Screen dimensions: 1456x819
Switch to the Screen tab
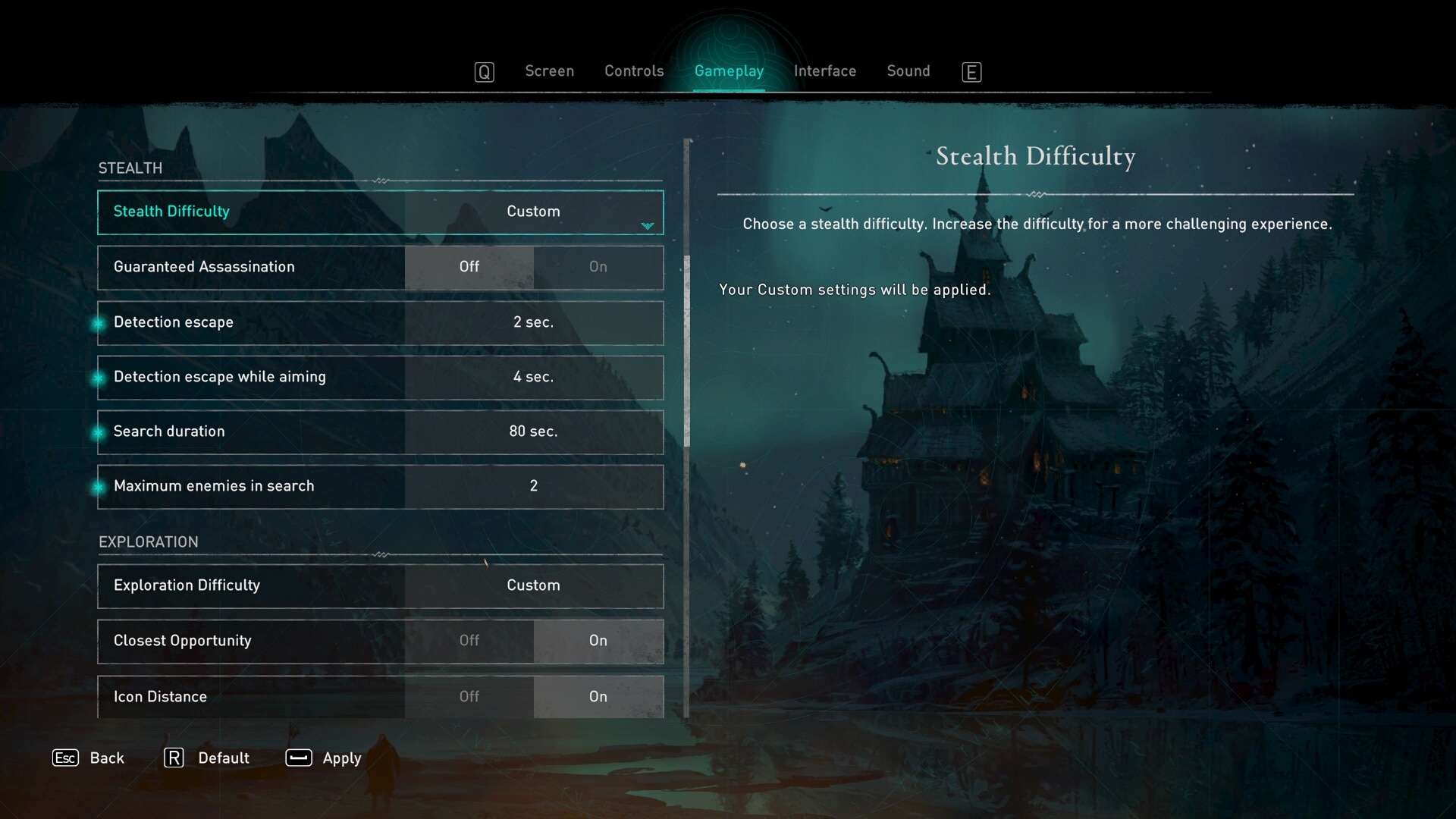(x=549, y=71)
